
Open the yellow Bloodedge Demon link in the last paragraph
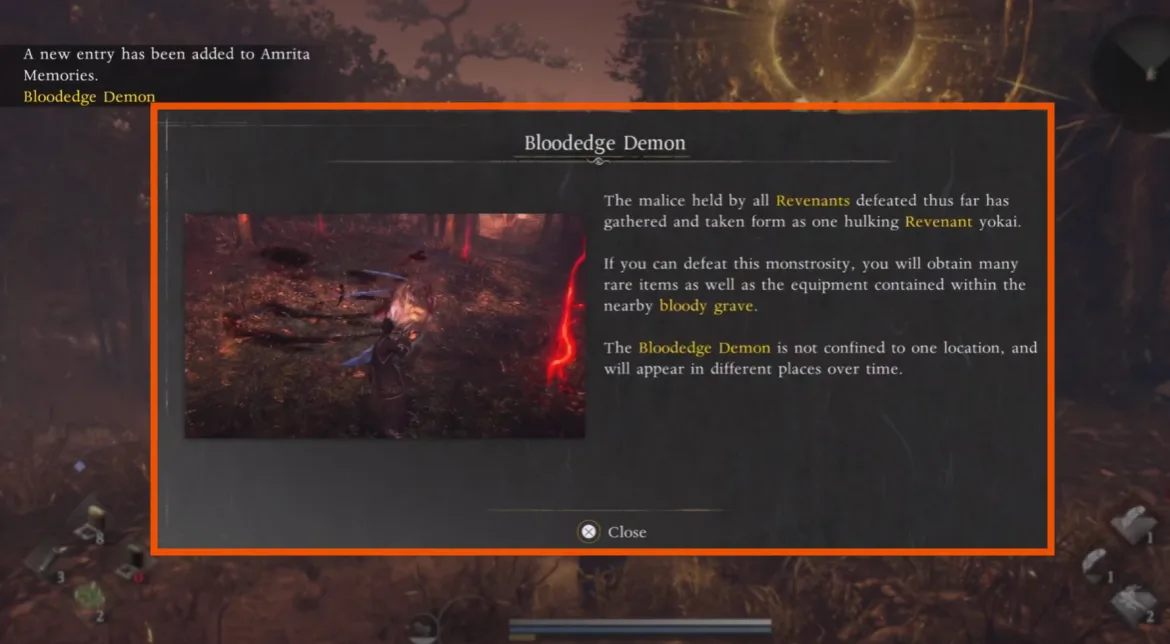coord(704,348)
